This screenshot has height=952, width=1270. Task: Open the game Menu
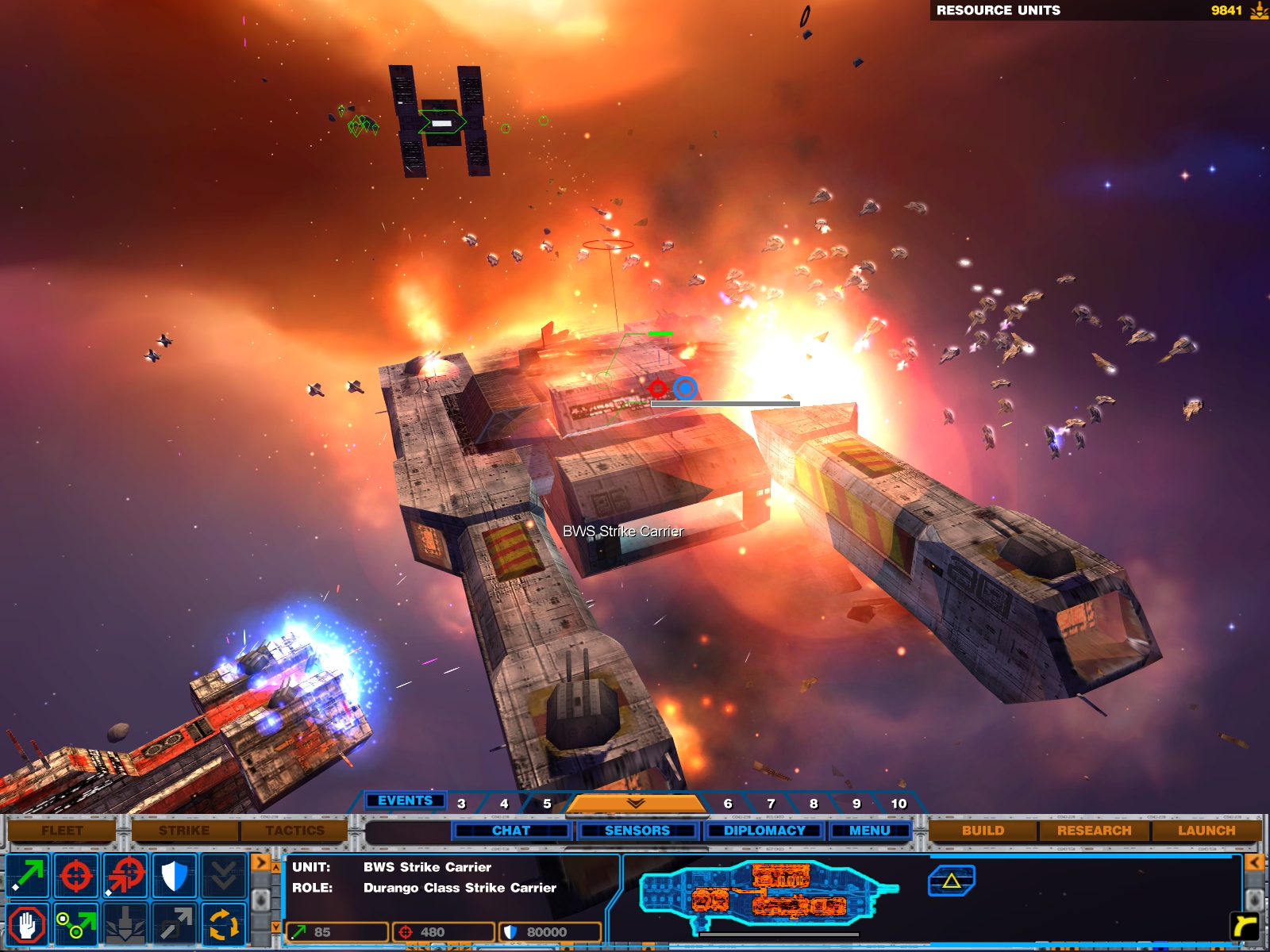(x=870, y=831)
